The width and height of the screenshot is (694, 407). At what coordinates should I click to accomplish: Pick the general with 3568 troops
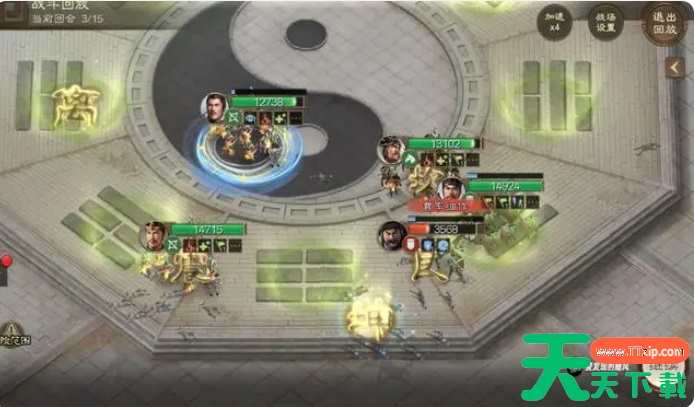391,236
